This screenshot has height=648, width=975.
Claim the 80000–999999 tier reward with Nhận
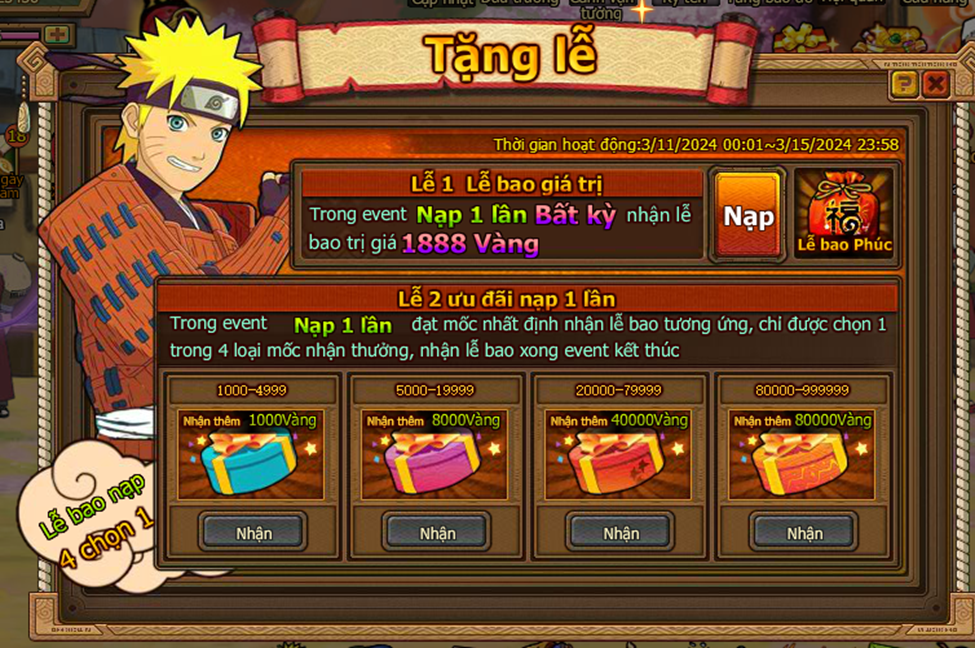click(804, 533)
